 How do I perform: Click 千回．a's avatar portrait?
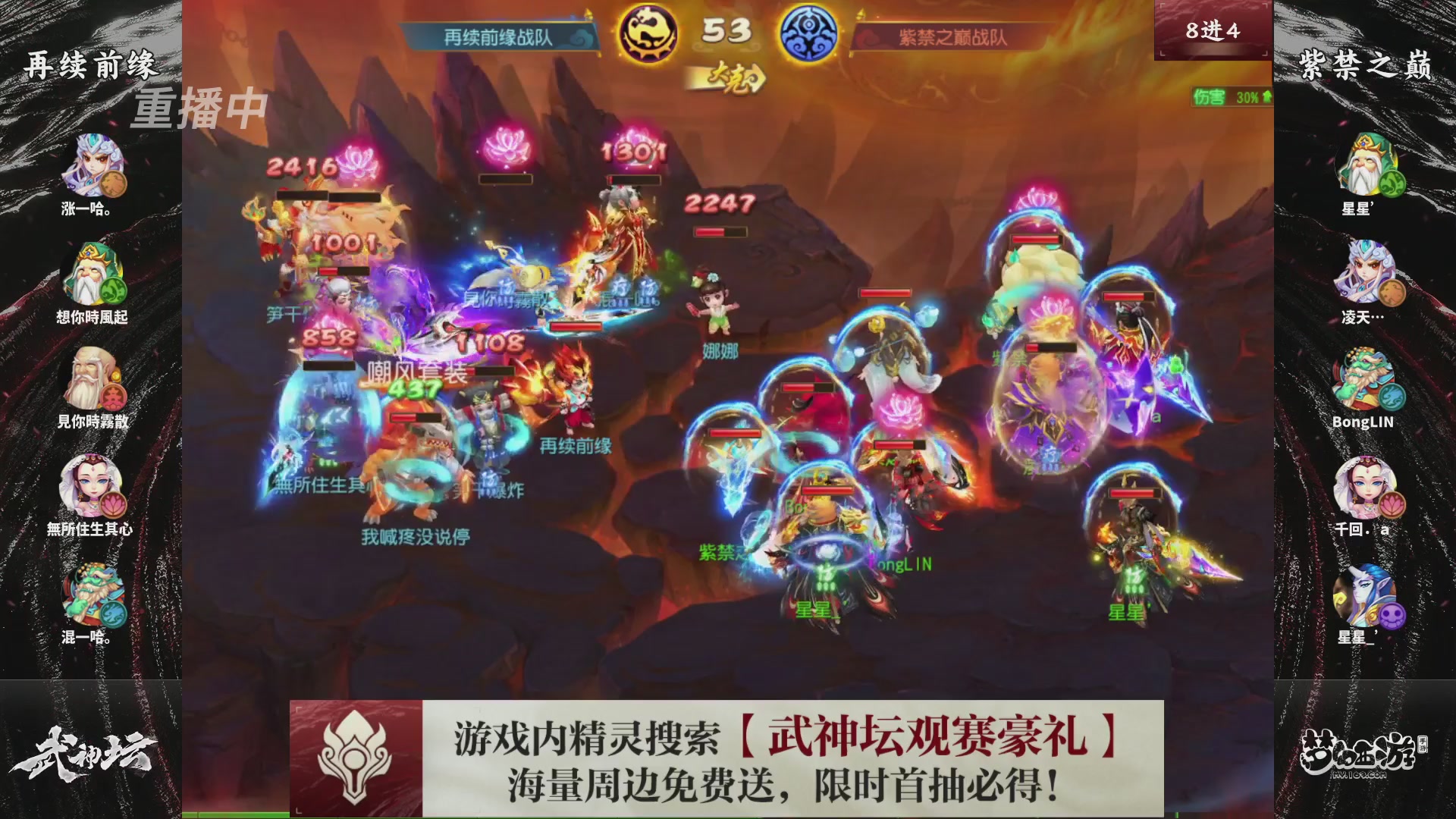[x=1365, y=485]
